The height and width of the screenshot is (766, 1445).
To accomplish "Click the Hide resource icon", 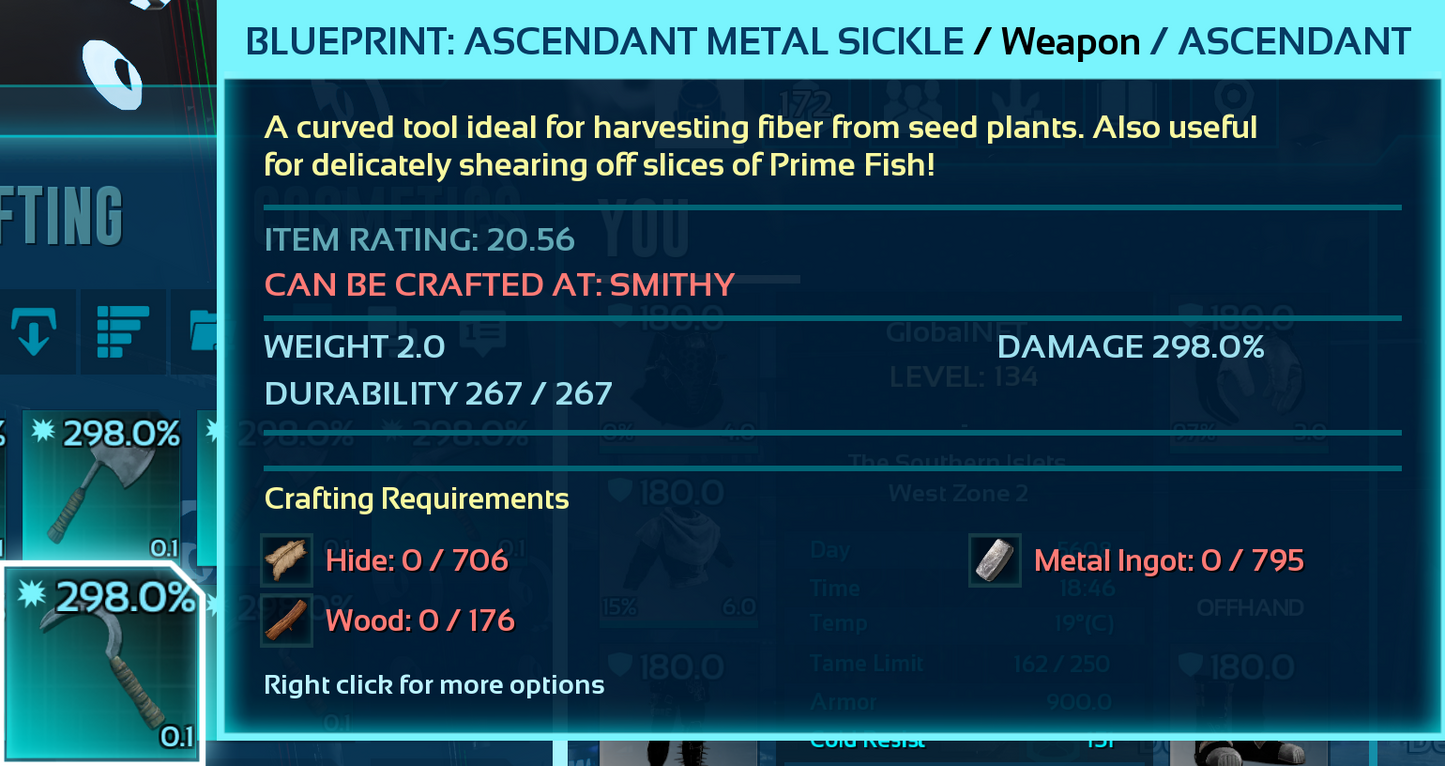I will (x=287, y=560).
